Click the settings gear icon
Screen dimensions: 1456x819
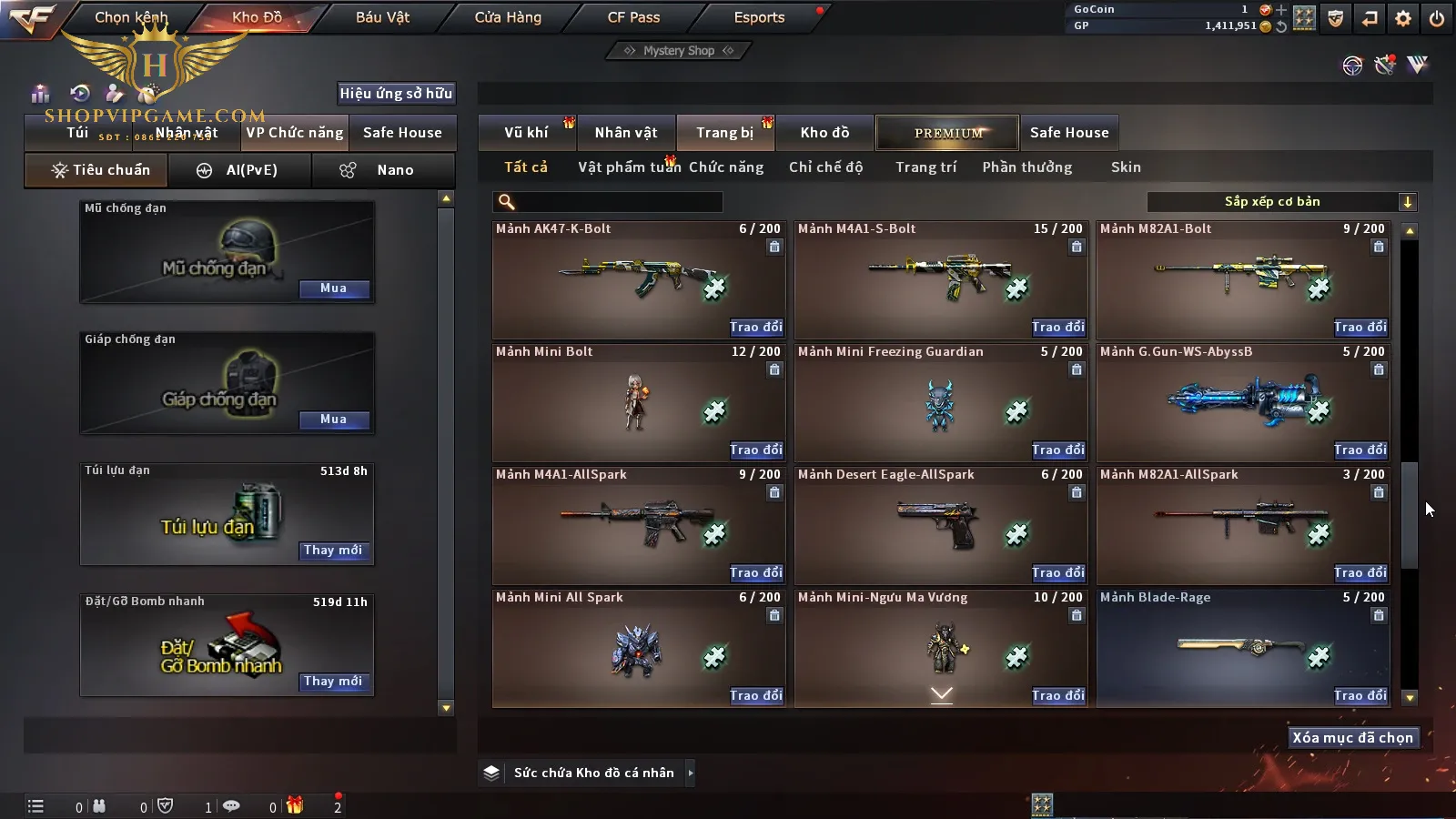tap(1403, 18)
